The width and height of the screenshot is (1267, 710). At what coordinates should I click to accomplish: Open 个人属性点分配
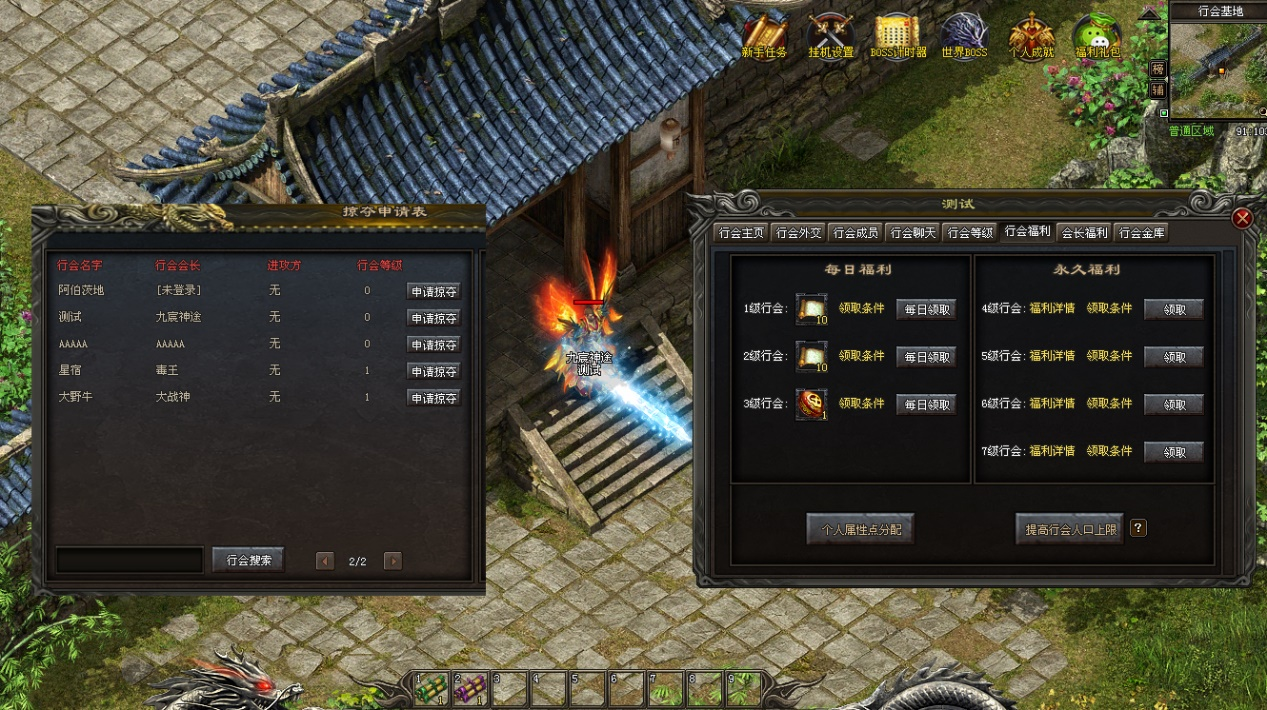pos(860,529)
